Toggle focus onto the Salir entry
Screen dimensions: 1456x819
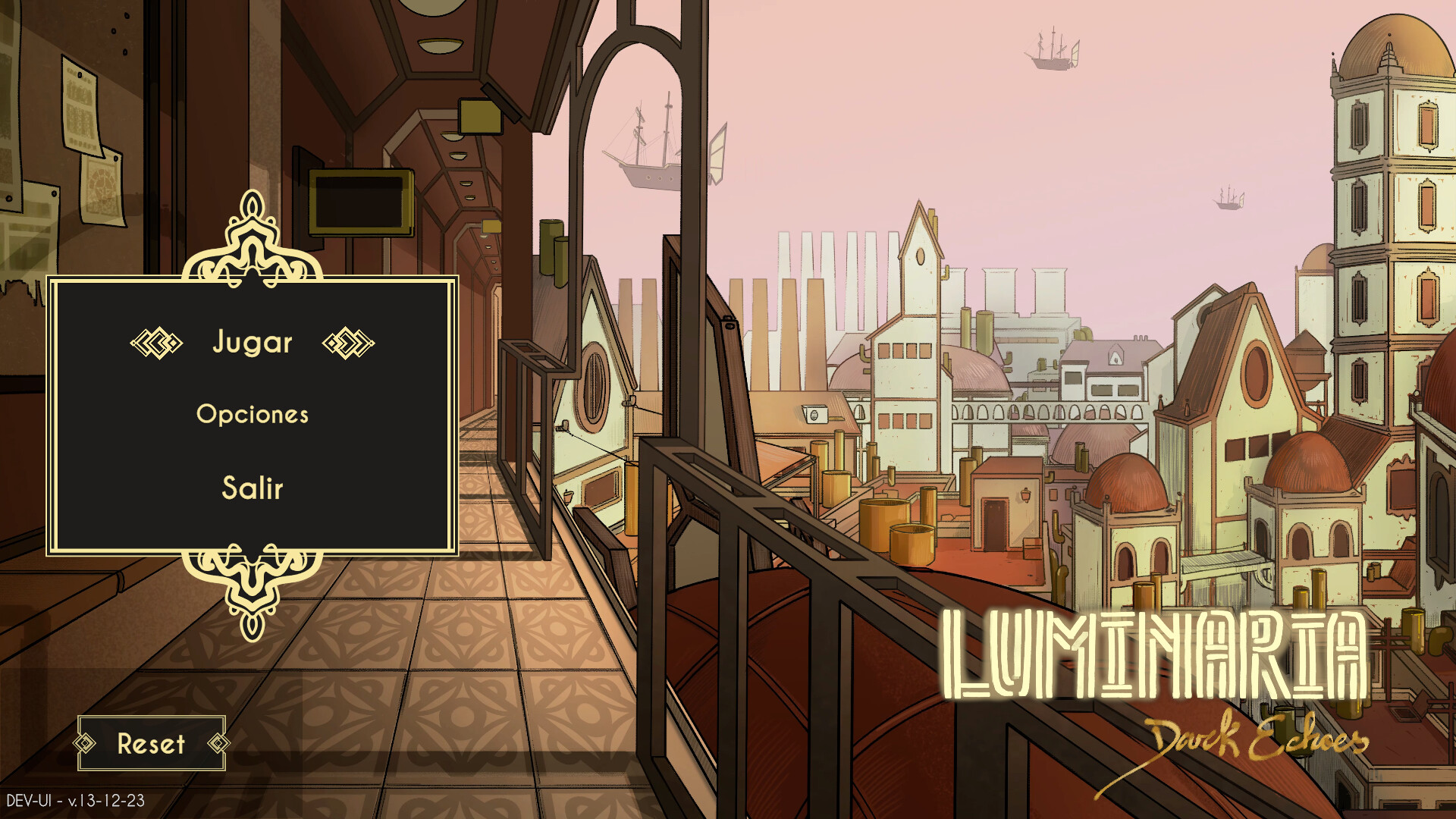click(253, 488)
